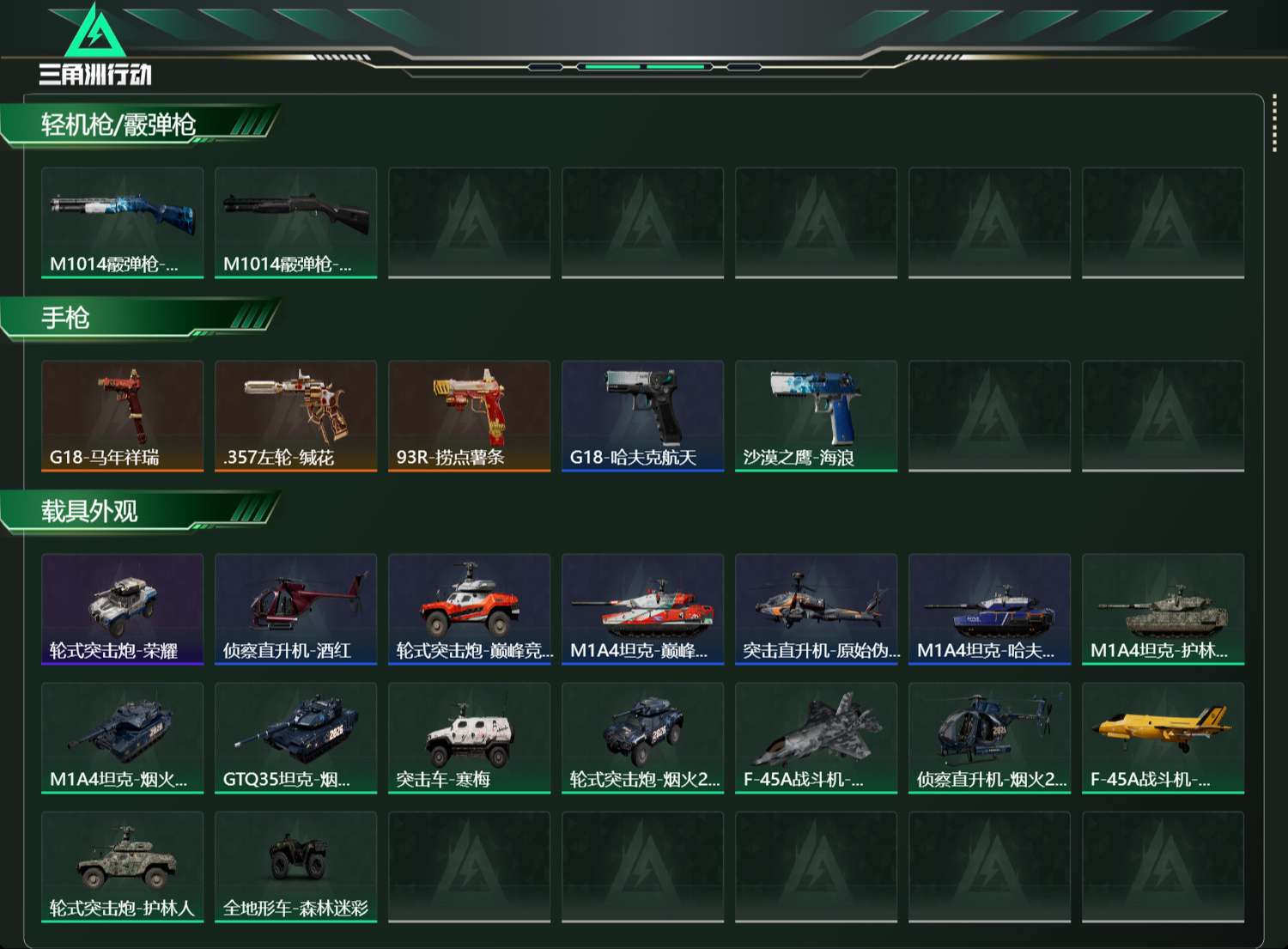Screen dimensions: 1288x949
Task: Select the 轮式突击炮-护林人 camo vehicle
Action: coord(123,867)
